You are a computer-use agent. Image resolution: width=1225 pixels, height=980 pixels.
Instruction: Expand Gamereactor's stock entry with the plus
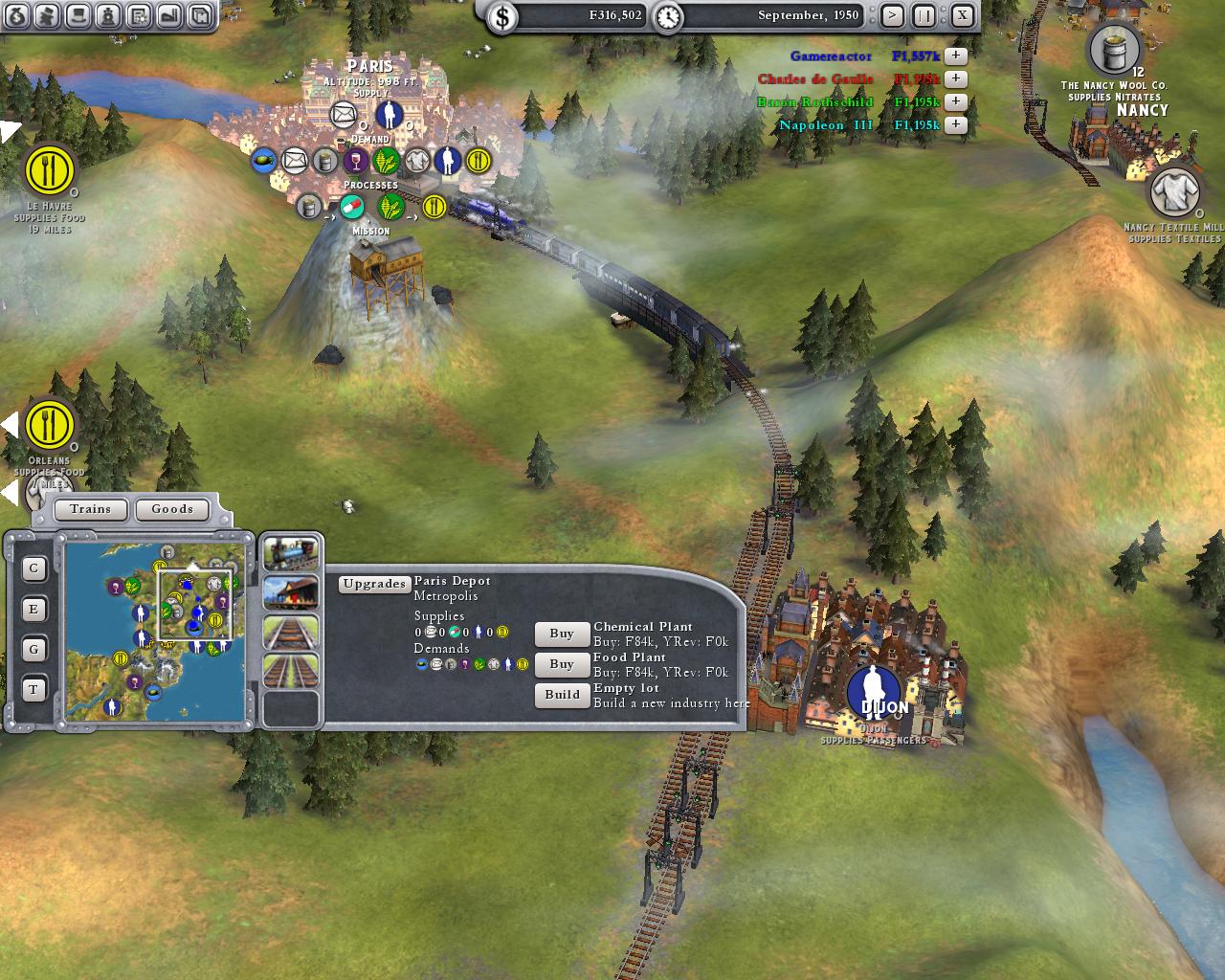954,56
